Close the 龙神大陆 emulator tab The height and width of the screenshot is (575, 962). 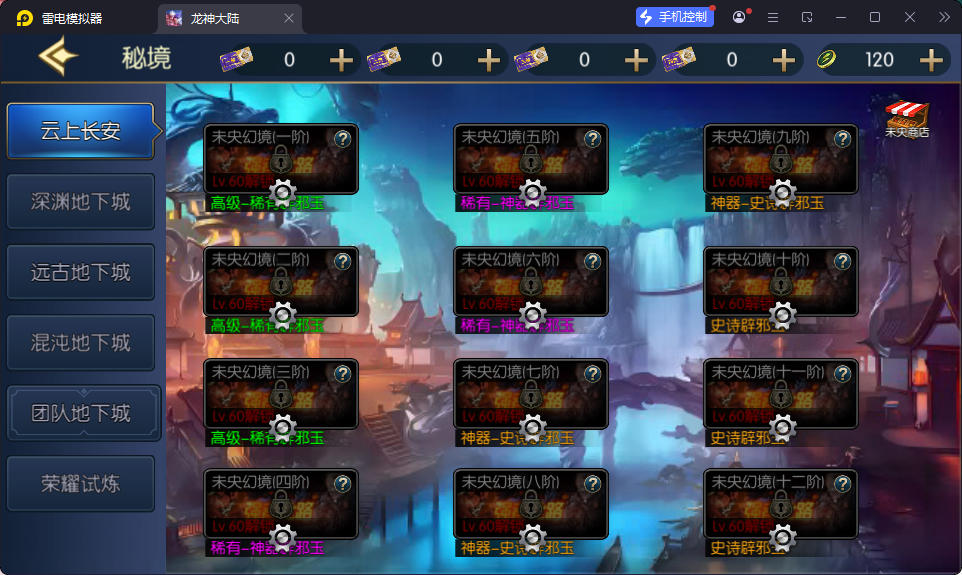click(289, 18)
